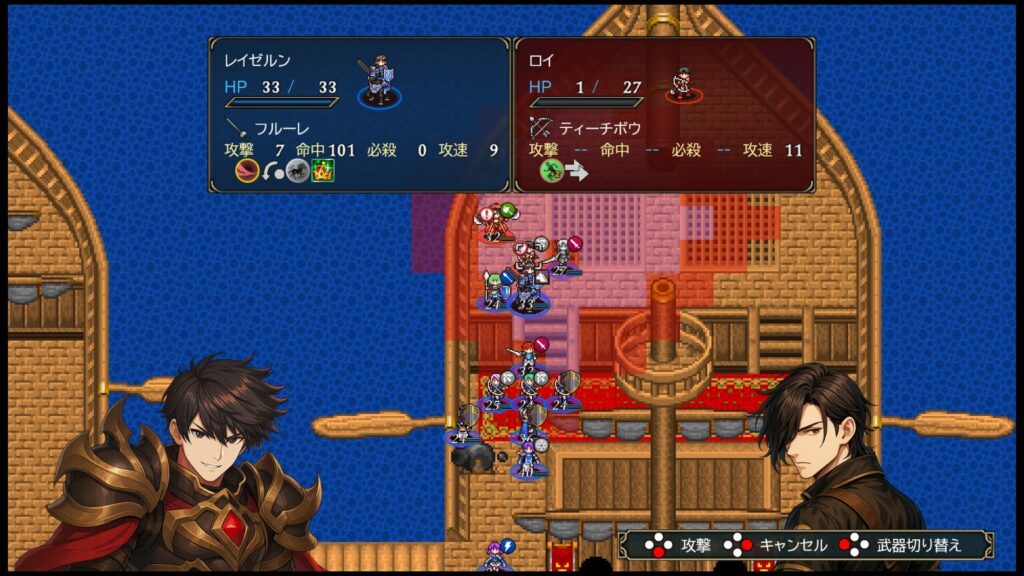Click the red round skill icon under レイゼルン
Screen dimensions: 1024x576
(246, 171)
